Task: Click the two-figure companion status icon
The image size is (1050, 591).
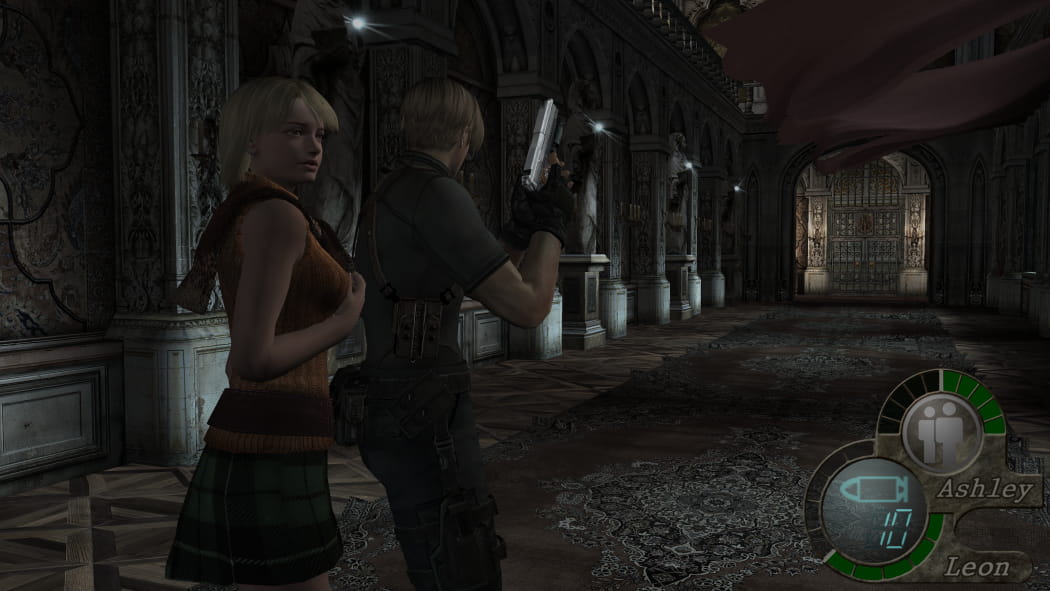Action: 940,432
